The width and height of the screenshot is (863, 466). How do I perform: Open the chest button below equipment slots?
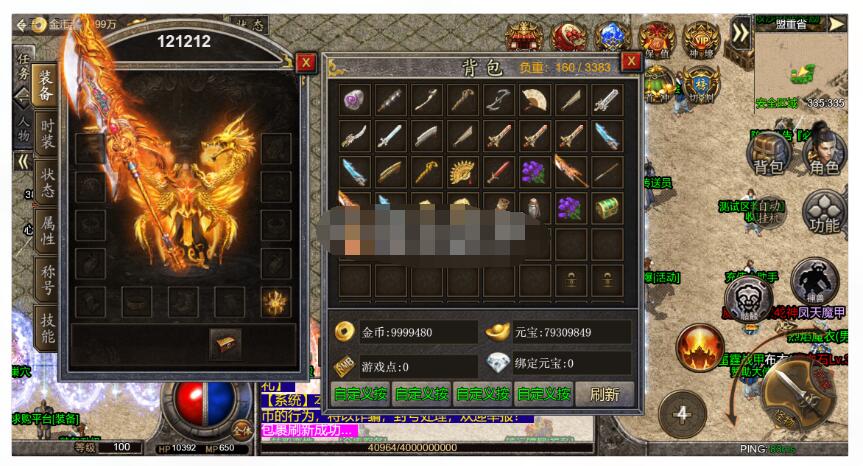tap(225, 343)
